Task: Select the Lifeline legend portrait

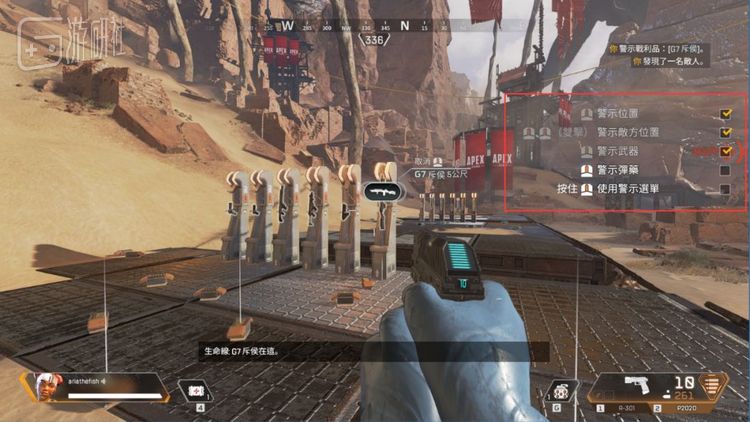Action: [43, 384]
